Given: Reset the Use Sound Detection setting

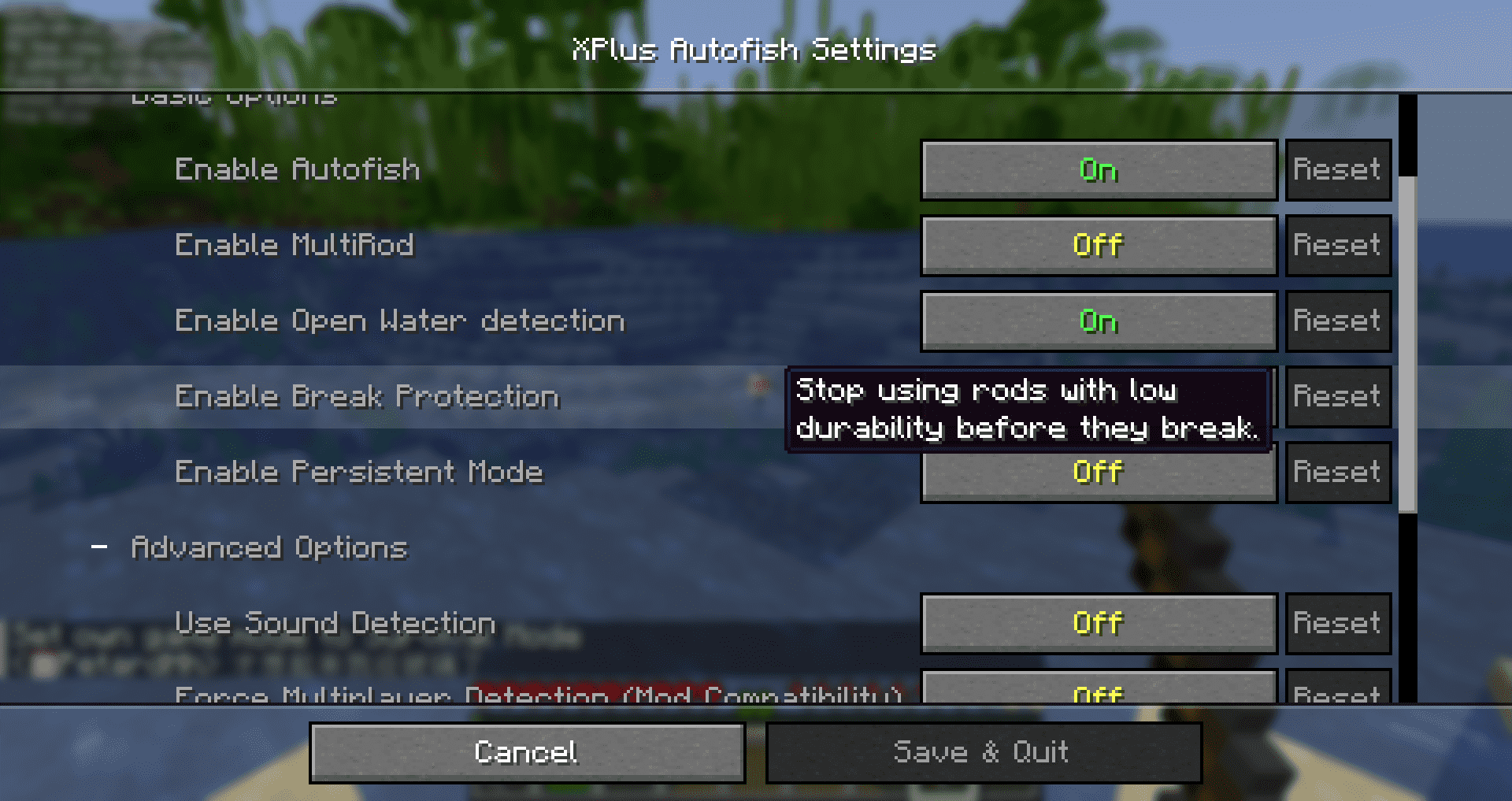Looking at the screenshot, I should [1337, 622].
